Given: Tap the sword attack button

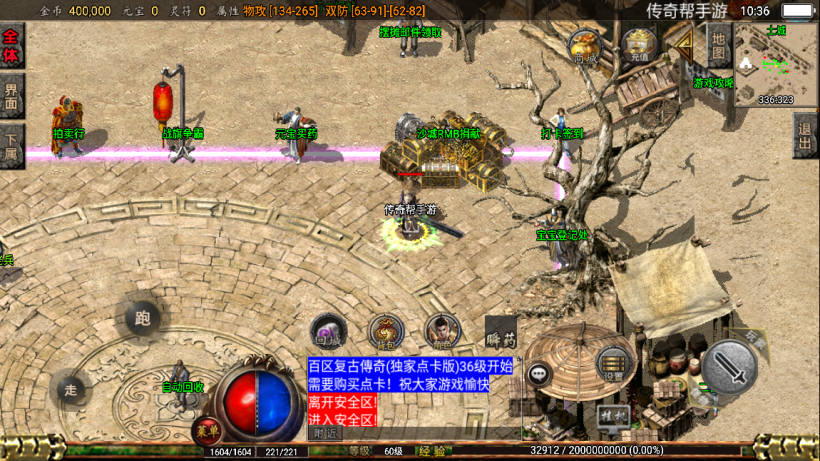Looking at the screenshot, I should point(728,368).
